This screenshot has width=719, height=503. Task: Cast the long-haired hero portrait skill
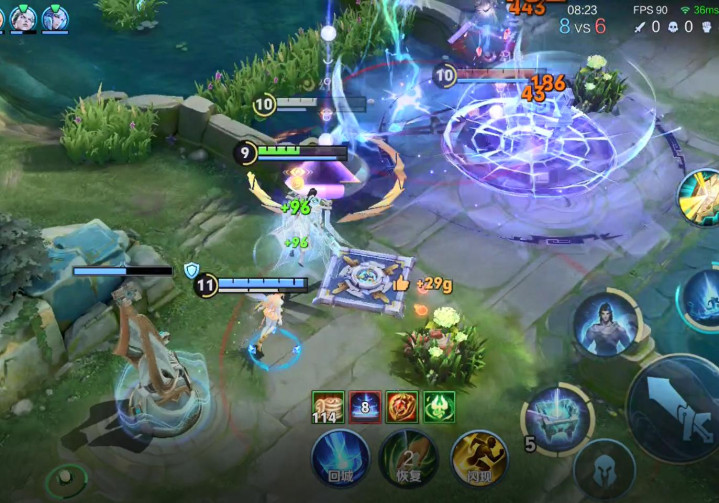[607, 324]
